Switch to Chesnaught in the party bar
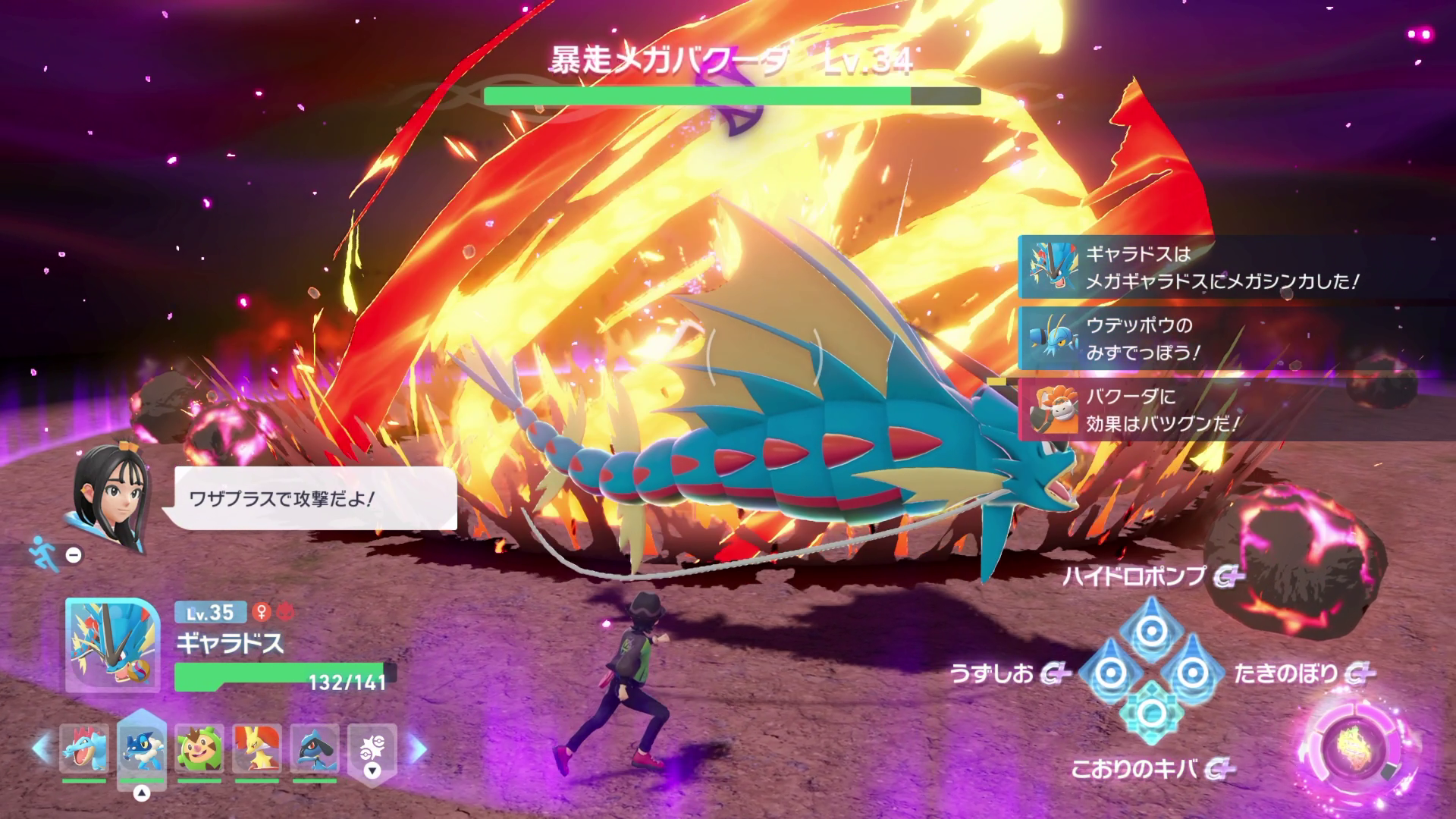The width and height of the screenshot is (1456, 819). pos(199,748)
